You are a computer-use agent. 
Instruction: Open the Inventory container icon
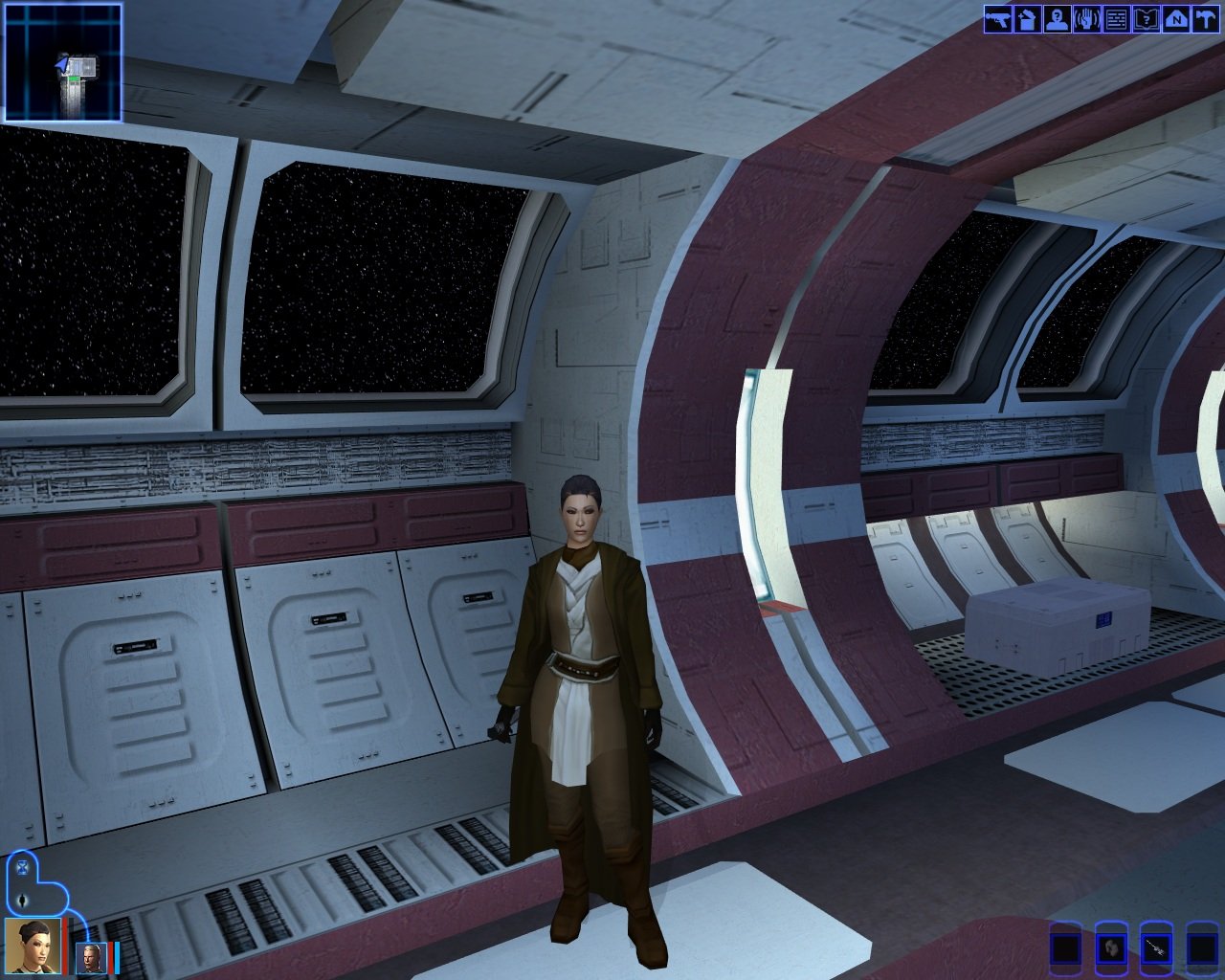click(1028, 19)
